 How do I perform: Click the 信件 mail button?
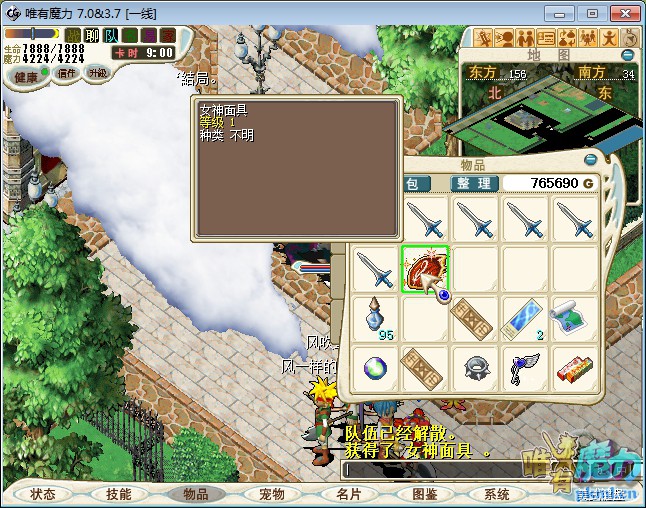point(67,73)
